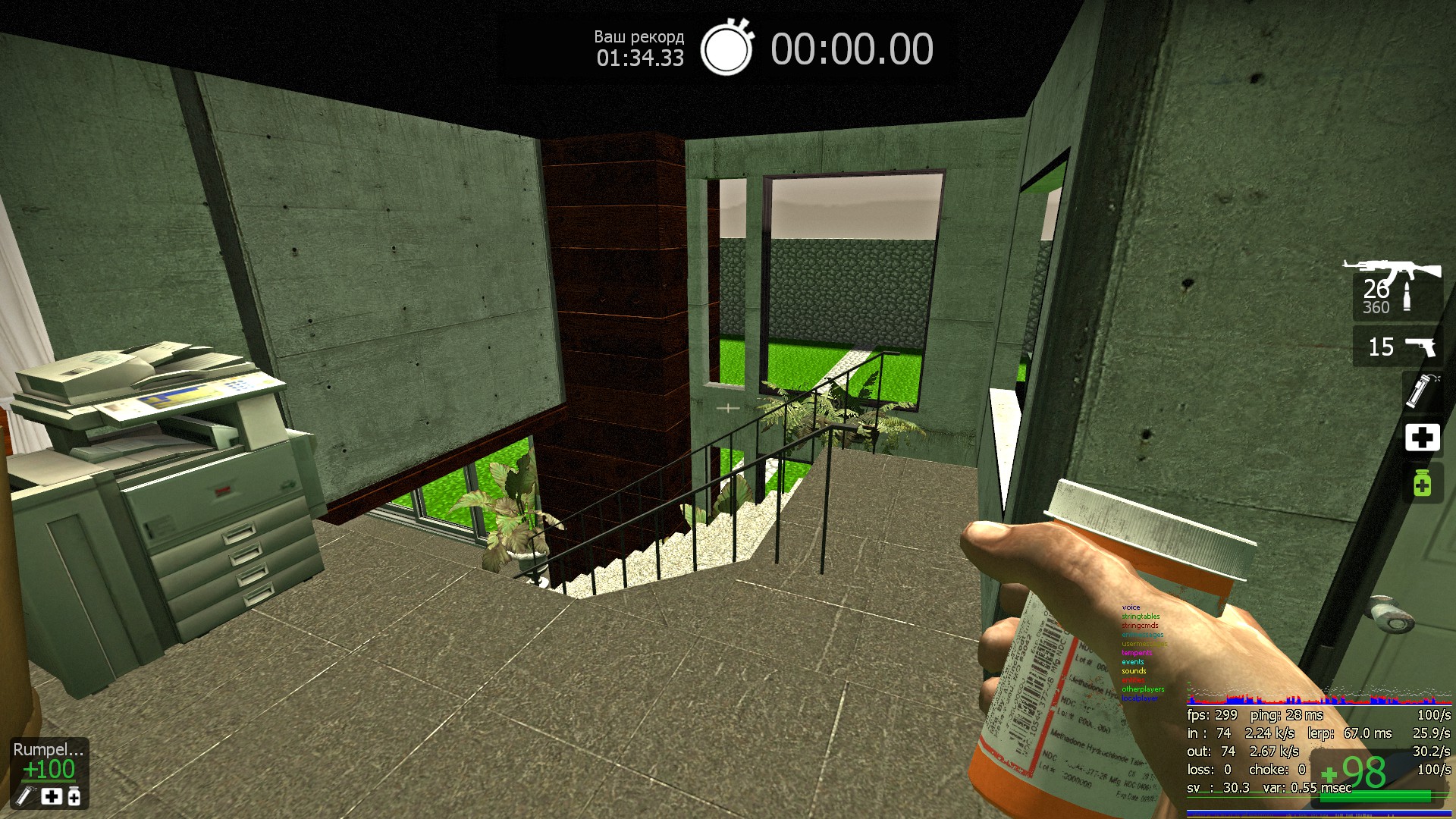Click the stopwatch icon by the timer
Viewport: 1456px width, 819px height.
[x=726, y=48]
